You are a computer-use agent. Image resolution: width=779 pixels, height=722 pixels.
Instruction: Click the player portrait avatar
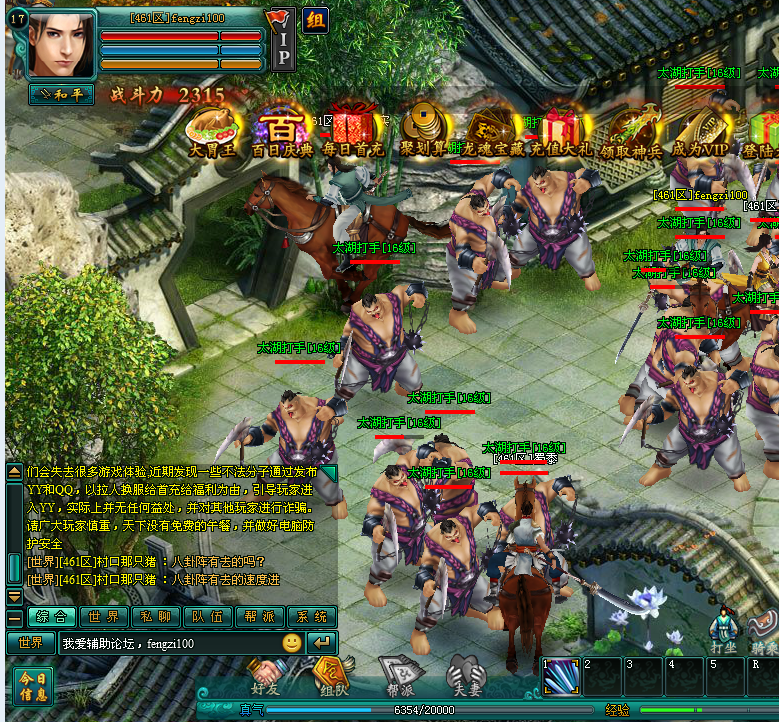pyautogui.click(x=61, y=44)
